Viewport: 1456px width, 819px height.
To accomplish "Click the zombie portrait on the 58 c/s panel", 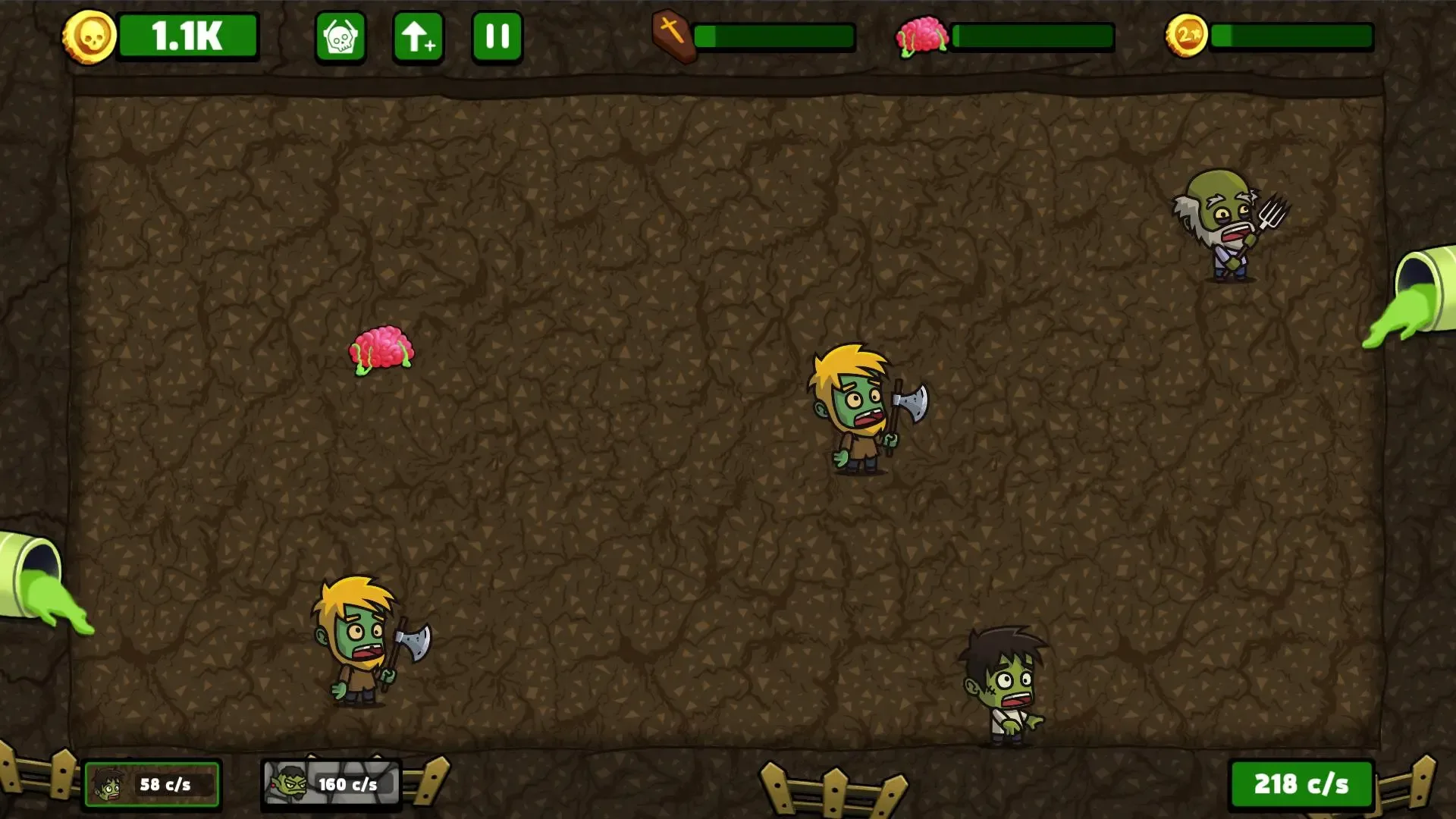I will tap(110, 784).
